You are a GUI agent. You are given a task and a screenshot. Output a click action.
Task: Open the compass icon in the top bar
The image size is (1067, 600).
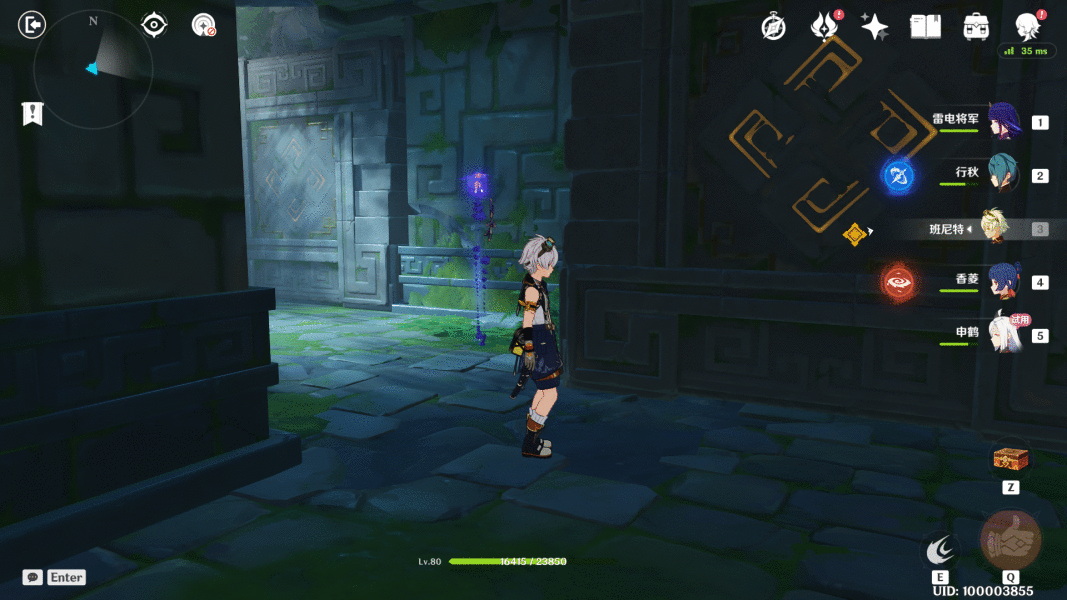tap(773, 27)
